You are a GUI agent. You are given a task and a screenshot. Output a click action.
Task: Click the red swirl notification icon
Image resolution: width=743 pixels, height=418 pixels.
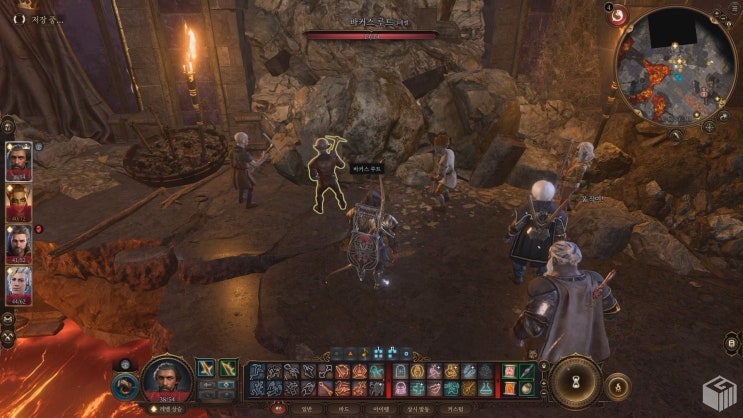pyautogui.click(x=618, y=16)
